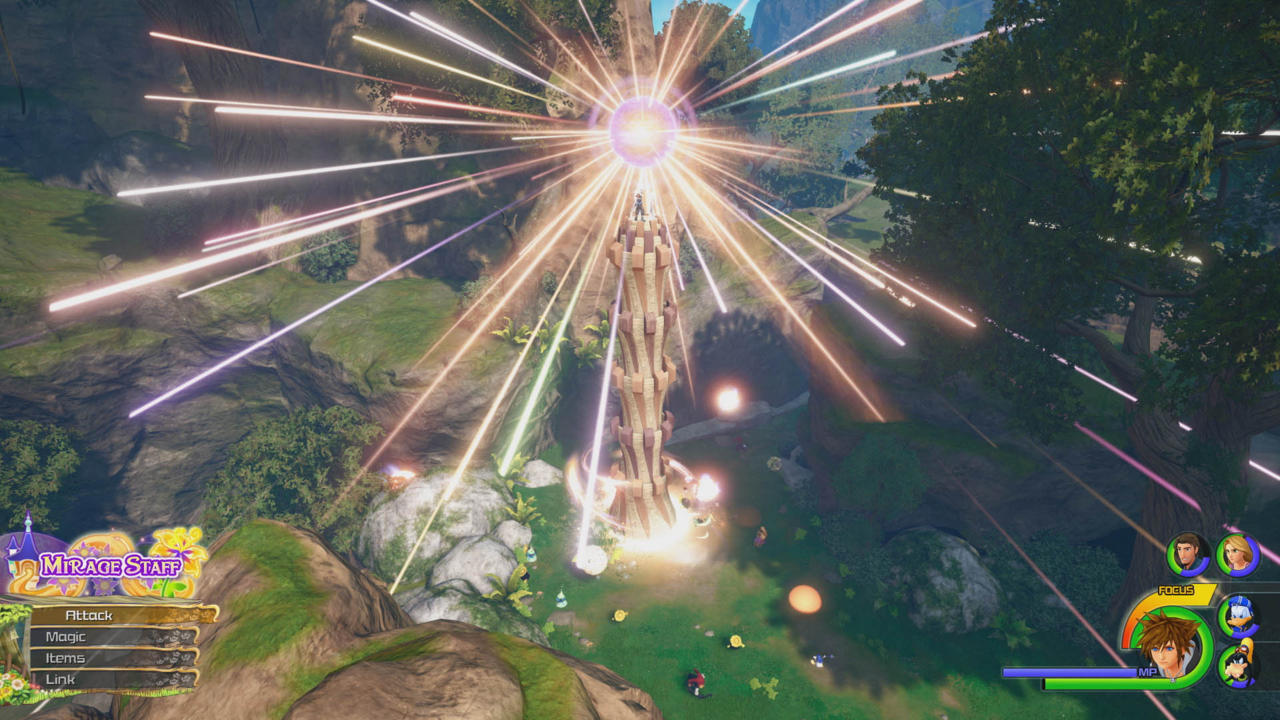Screen dimensions: 1280x720
Task: Open the Items command menu
Action: [65, 658]
